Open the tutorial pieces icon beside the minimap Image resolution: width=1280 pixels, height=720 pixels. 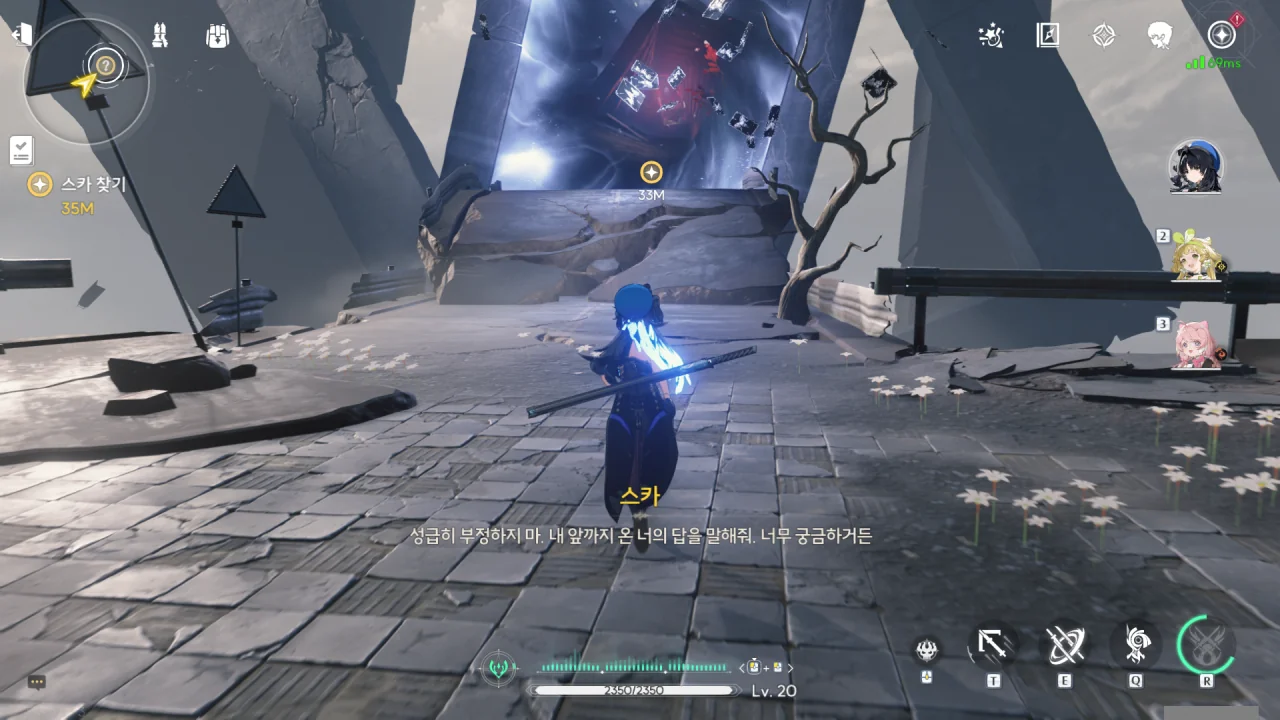point(159,36)
